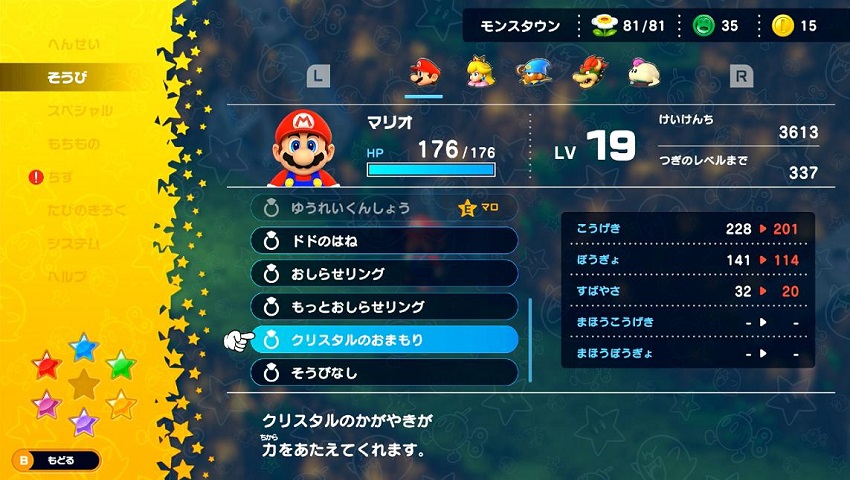Switch to Mario's character tab
The height and width of the screenshot is (480, 850).
[424, 73]
